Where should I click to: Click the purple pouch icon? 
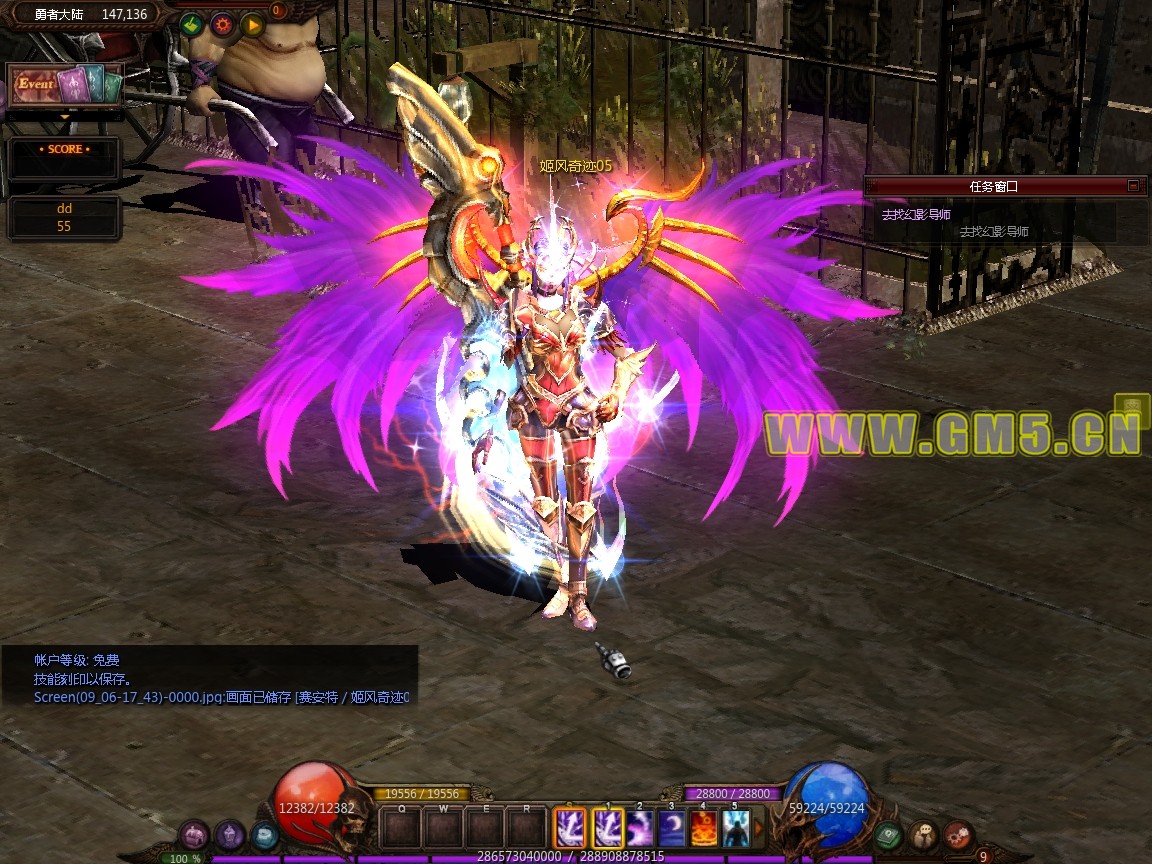pos(194,835)
